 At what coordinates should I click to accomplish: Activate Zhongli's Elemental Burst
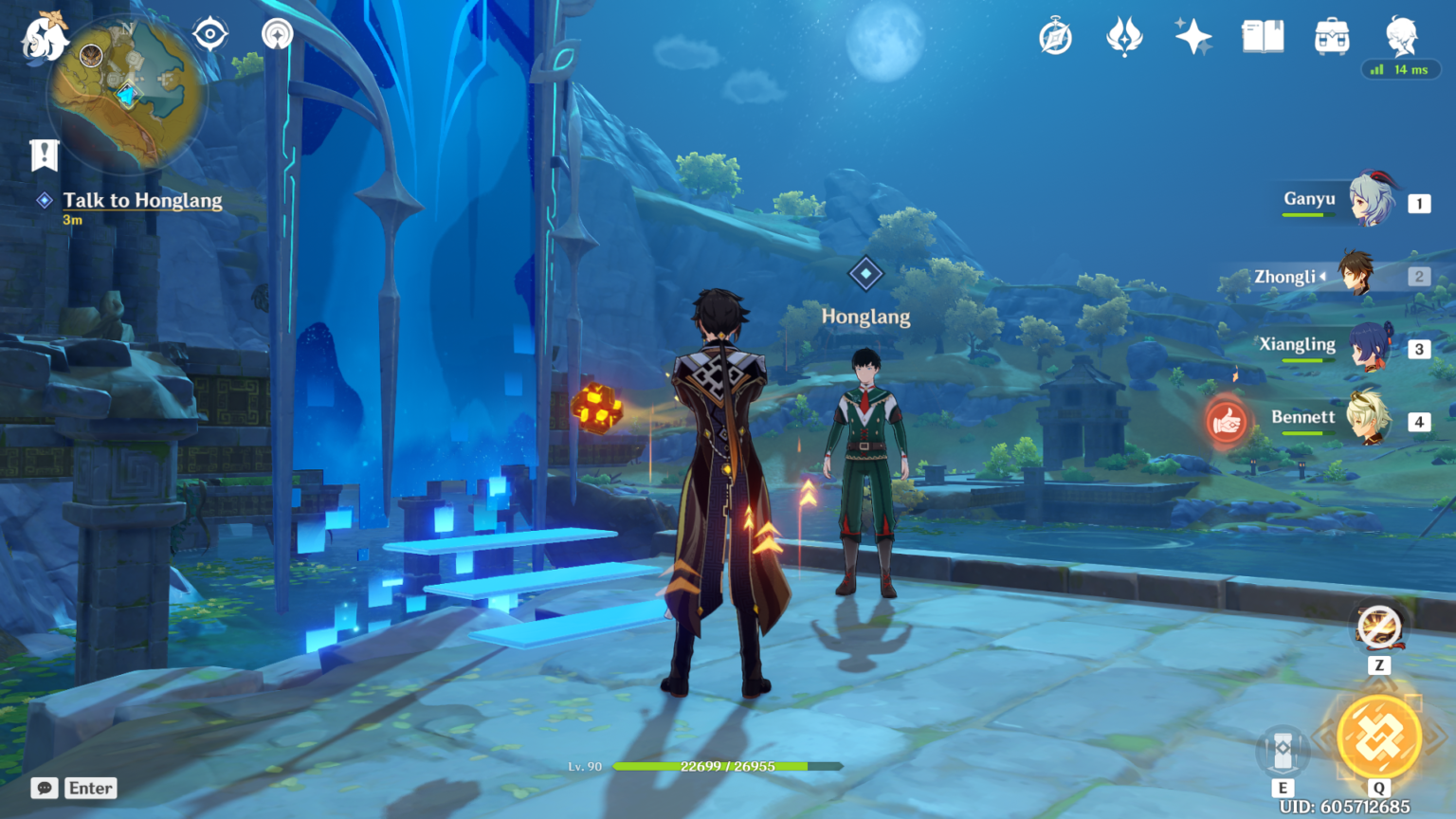point(1378,739)
